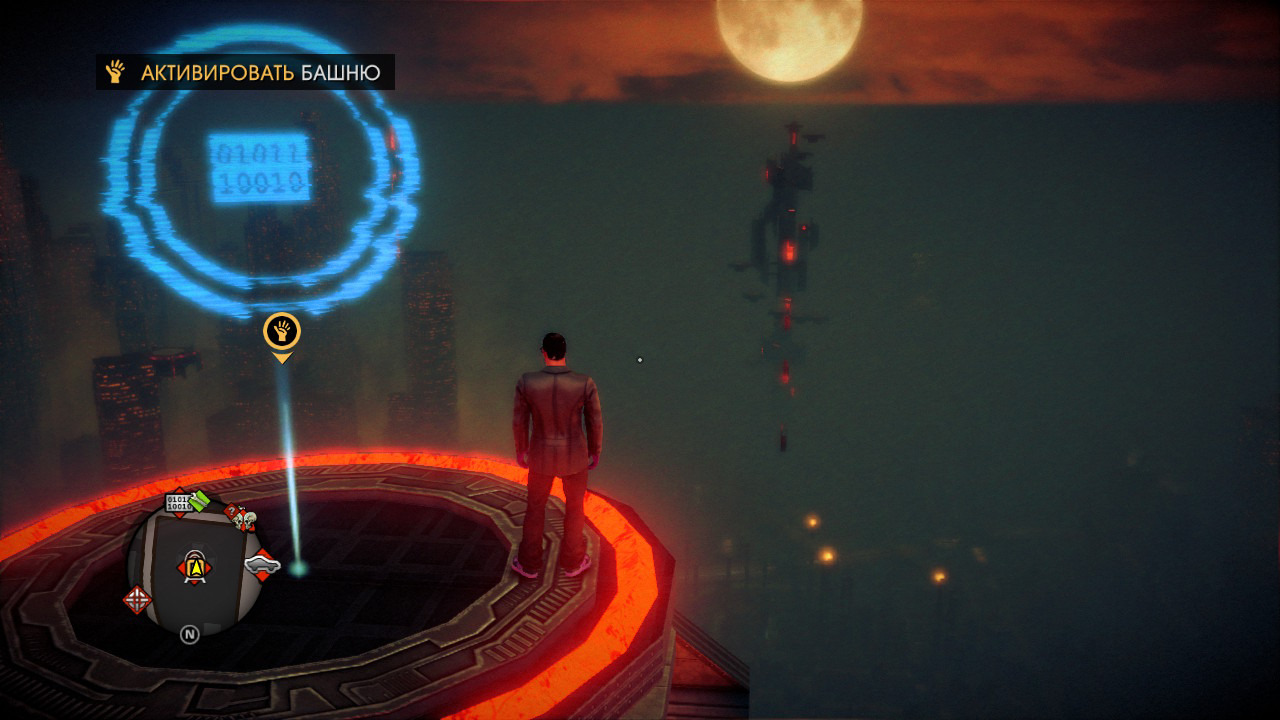
Task: Select the green wrench marker on the minimap
Action: [x=201, y=500]
